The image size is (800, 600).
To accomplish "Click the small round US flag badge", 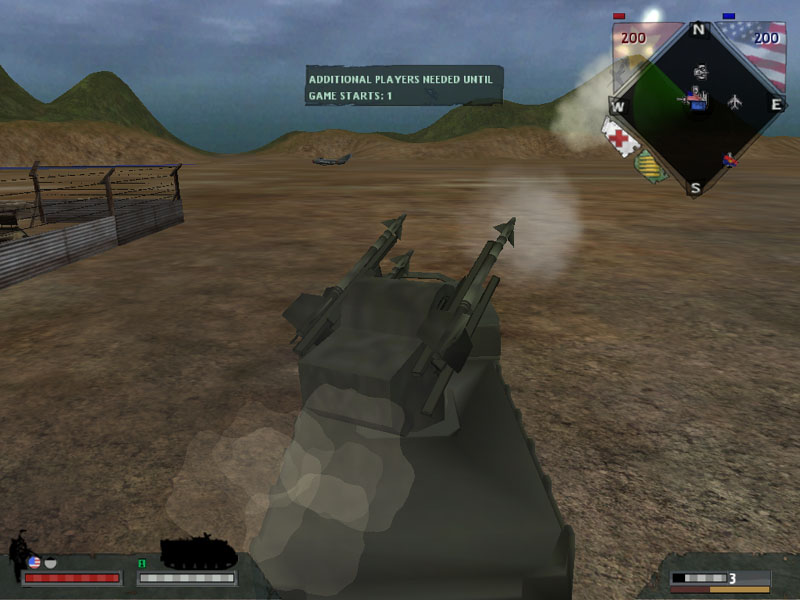I will point(34,563).
